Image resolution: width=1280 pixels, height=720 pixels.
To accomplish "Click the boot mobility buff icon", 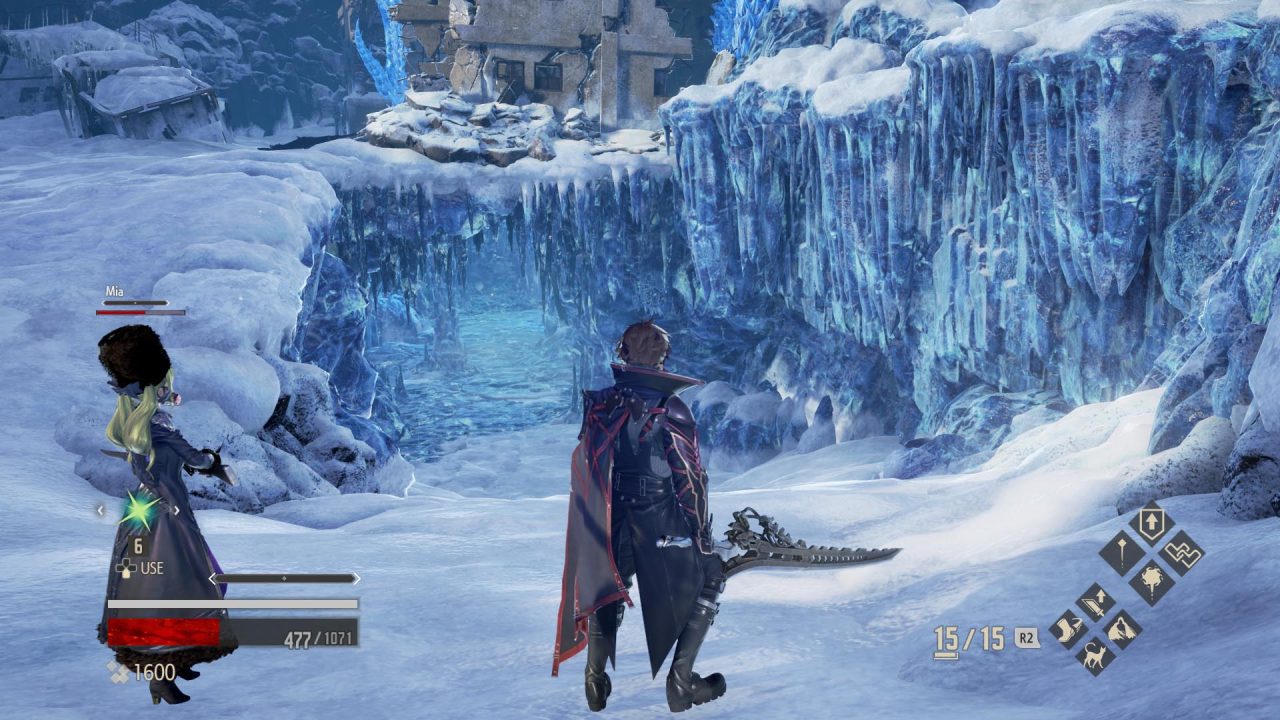I will pos(1067,629).
